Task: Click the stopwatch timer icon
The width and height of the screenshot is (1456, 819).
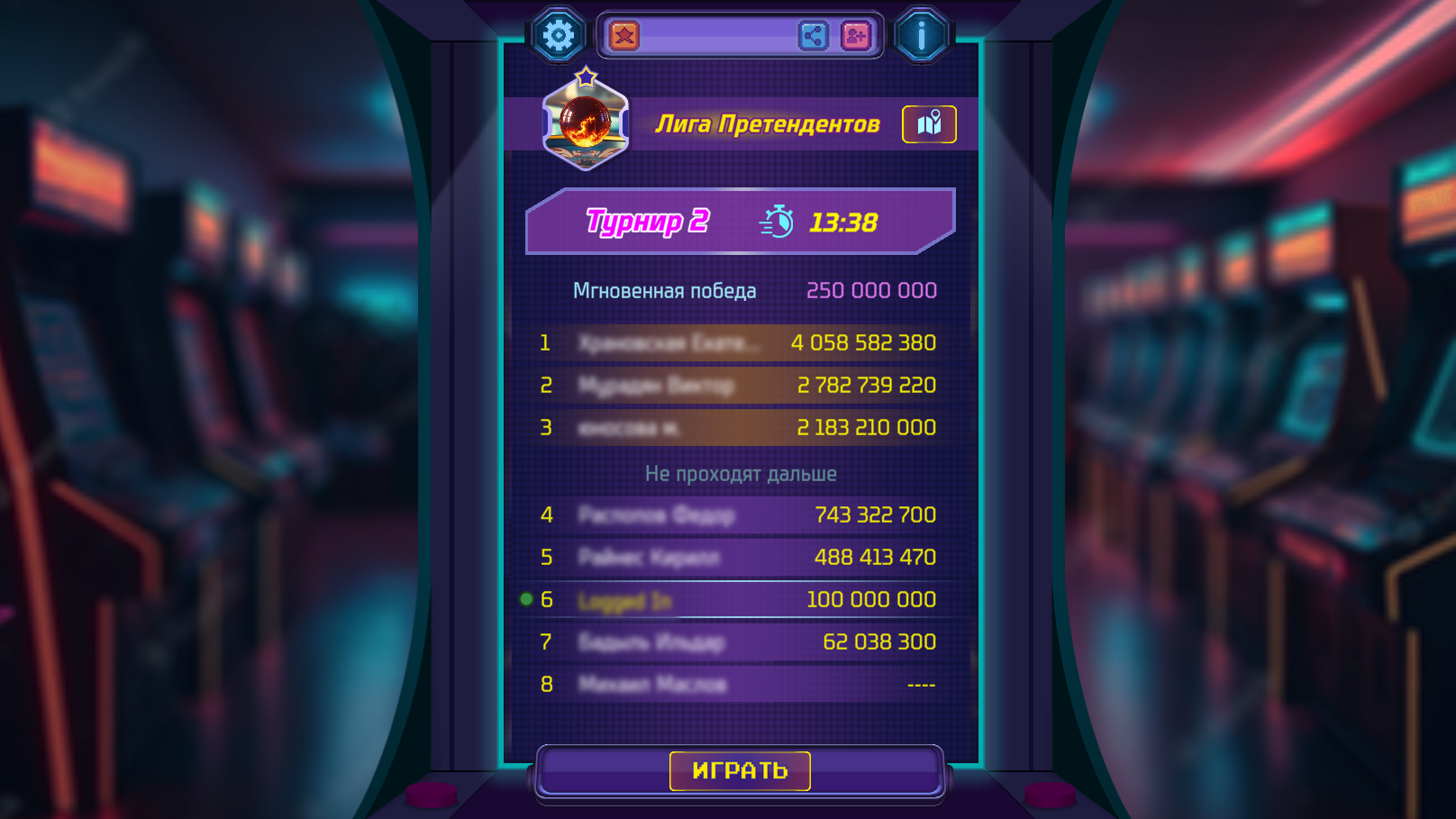Action: click(777, 219)
